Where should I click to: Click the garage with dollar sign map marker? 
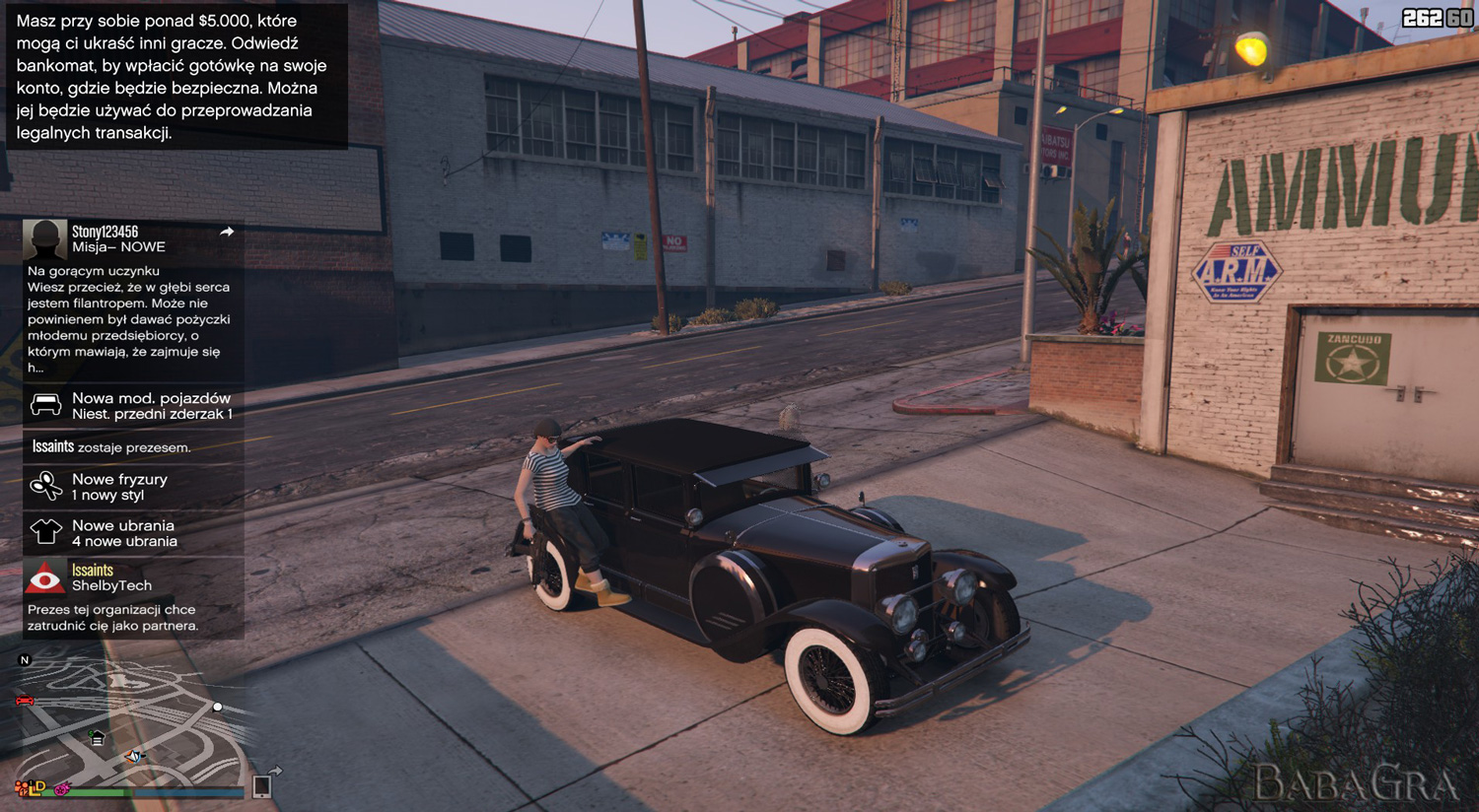[97, 737]
